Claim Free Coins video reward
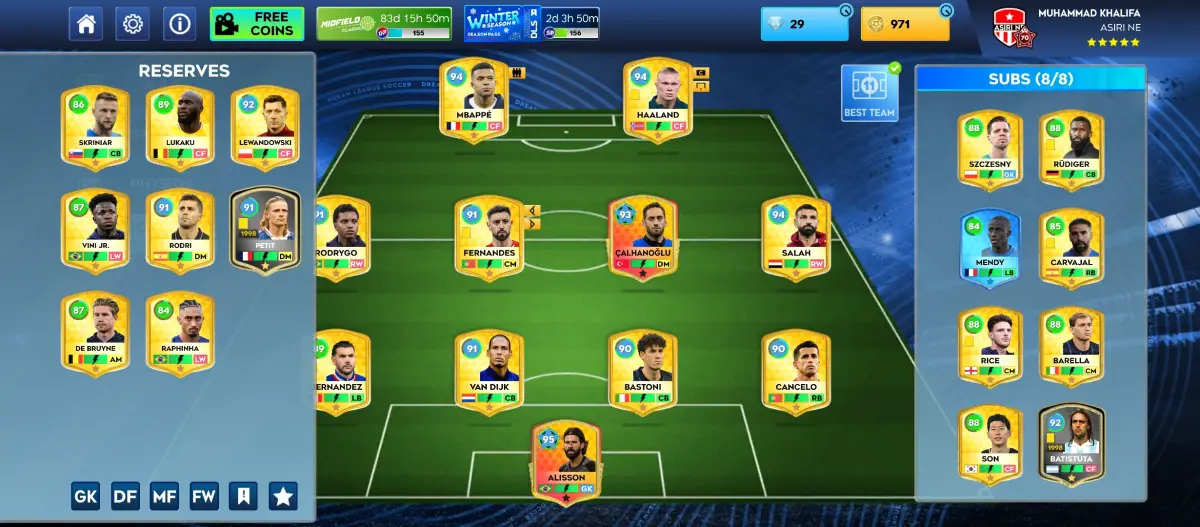The height and width of the screenshot is (527, 1200). tap(257, 24)
